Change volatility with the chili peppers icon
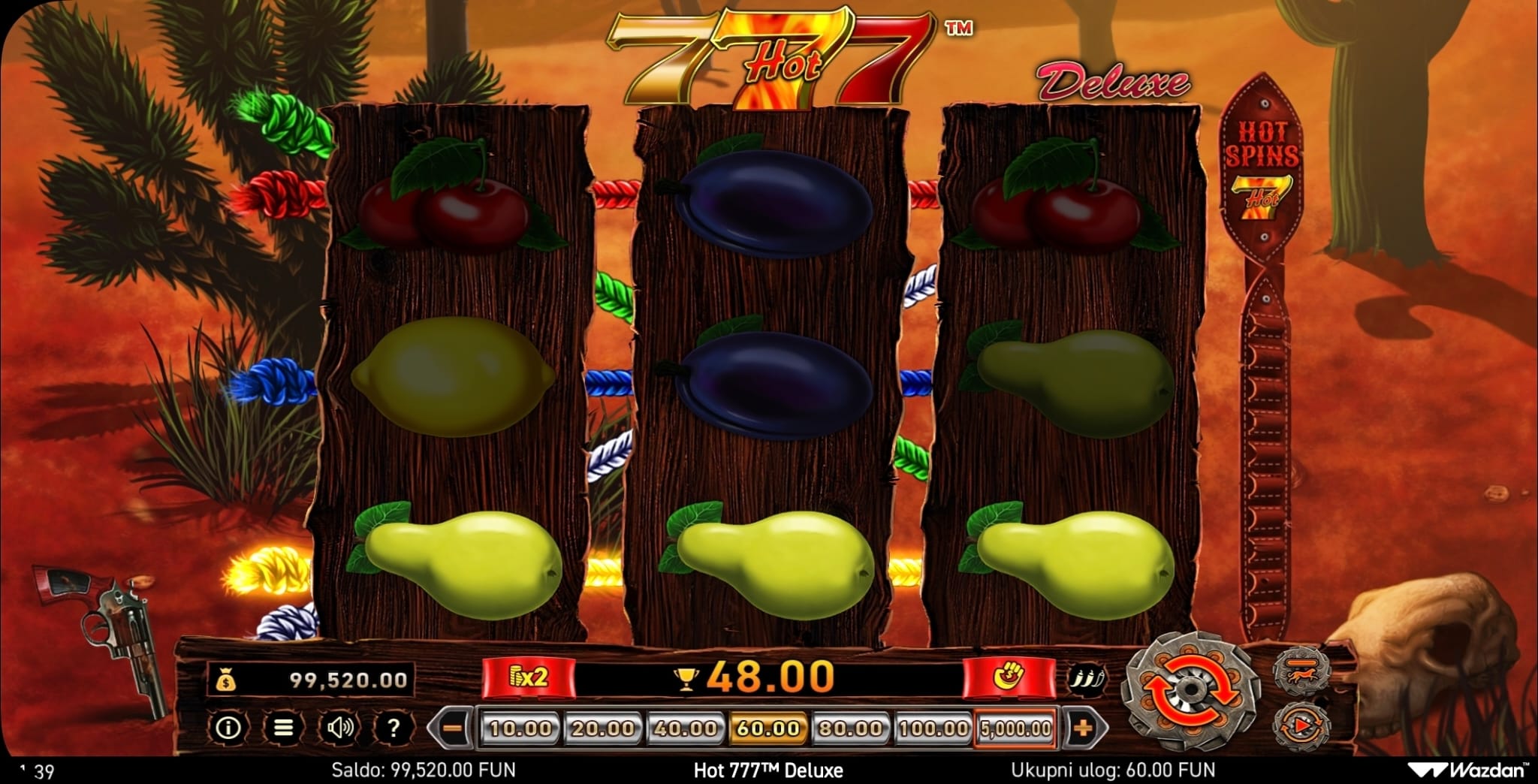Screen dimensions: 1538x784 coord(1087,678)
